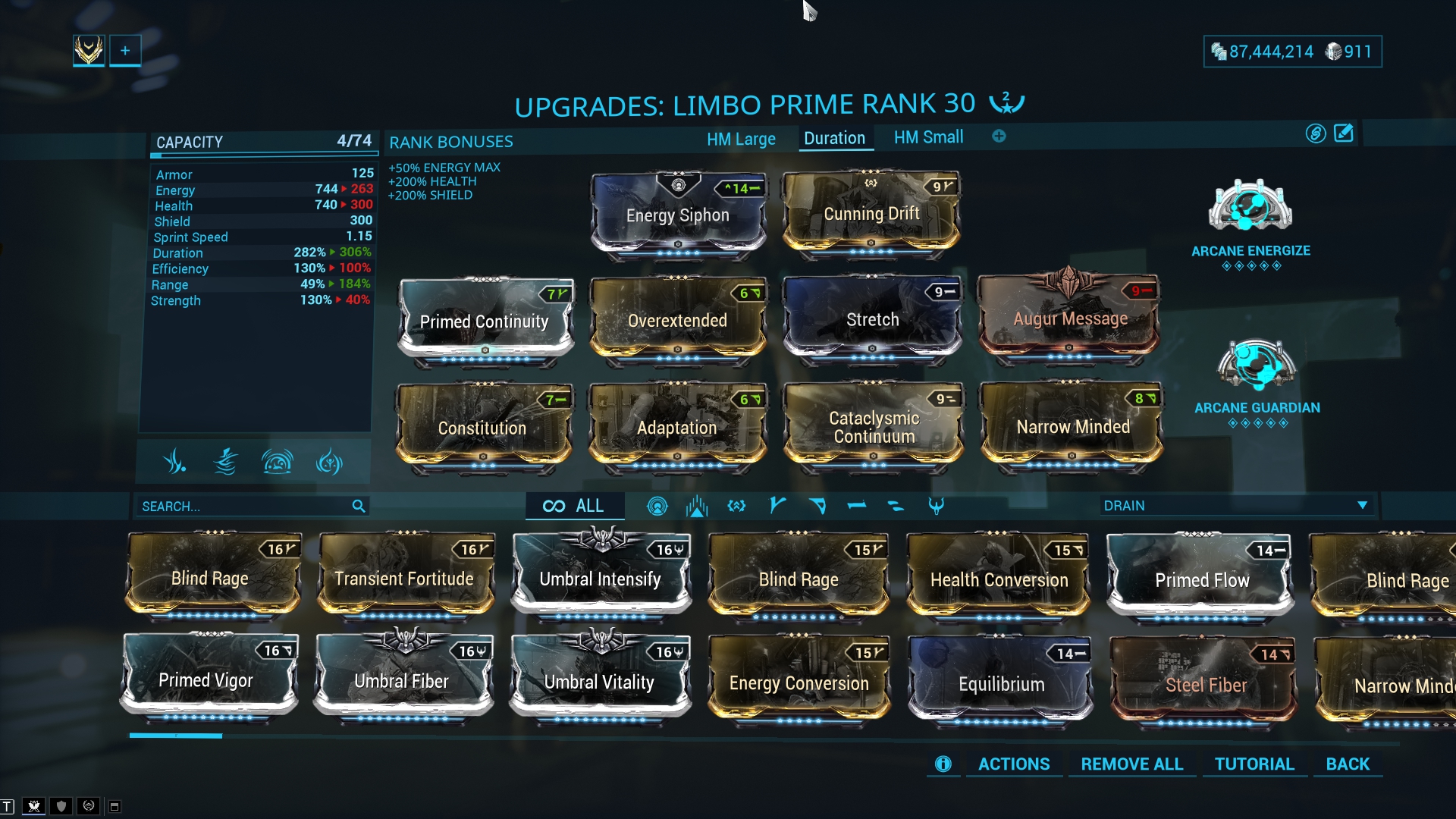This screenshot has height=819, width=1456.
Task: Select Equilibrium from the mod list
Action: pos(1001,684)
